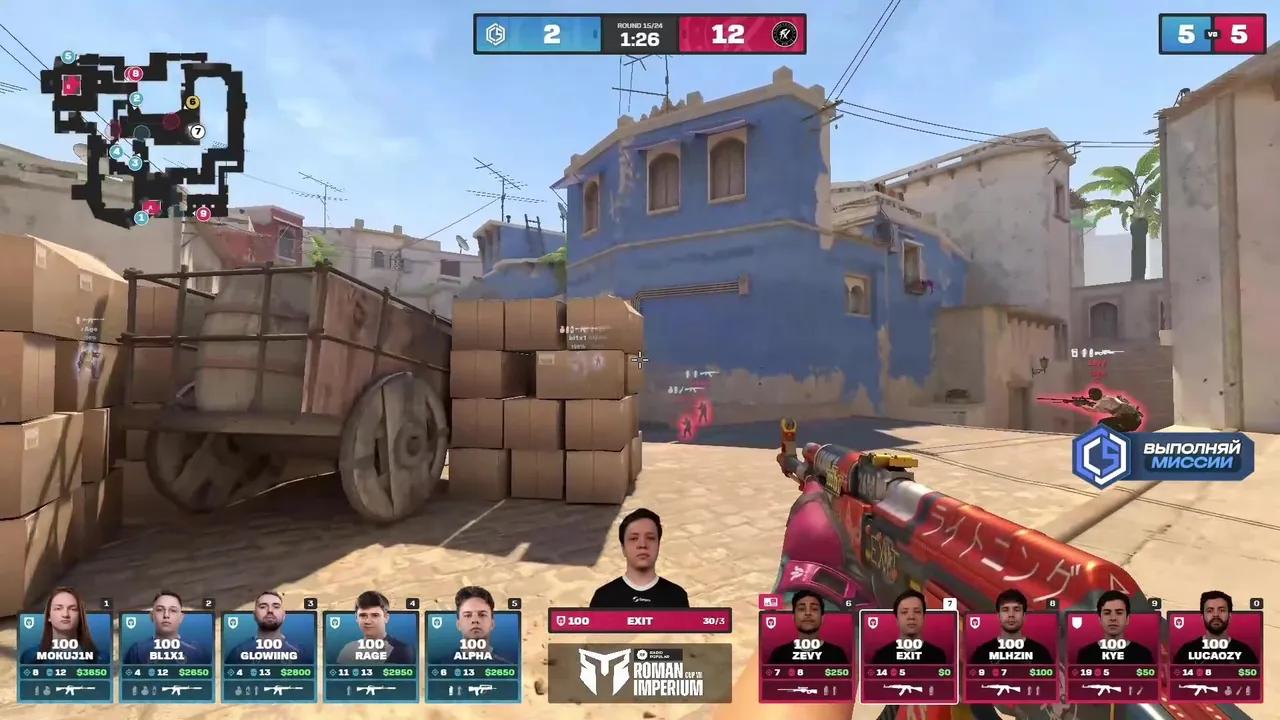
Task: Click the Roman Imperium Cup logo
Action: point(640,673)
